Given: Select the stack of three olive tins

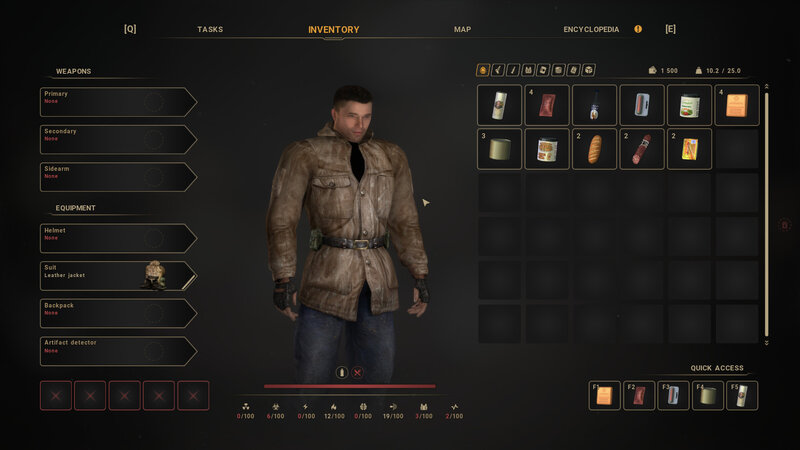Looking at the screenshot, I should (499, 149).
